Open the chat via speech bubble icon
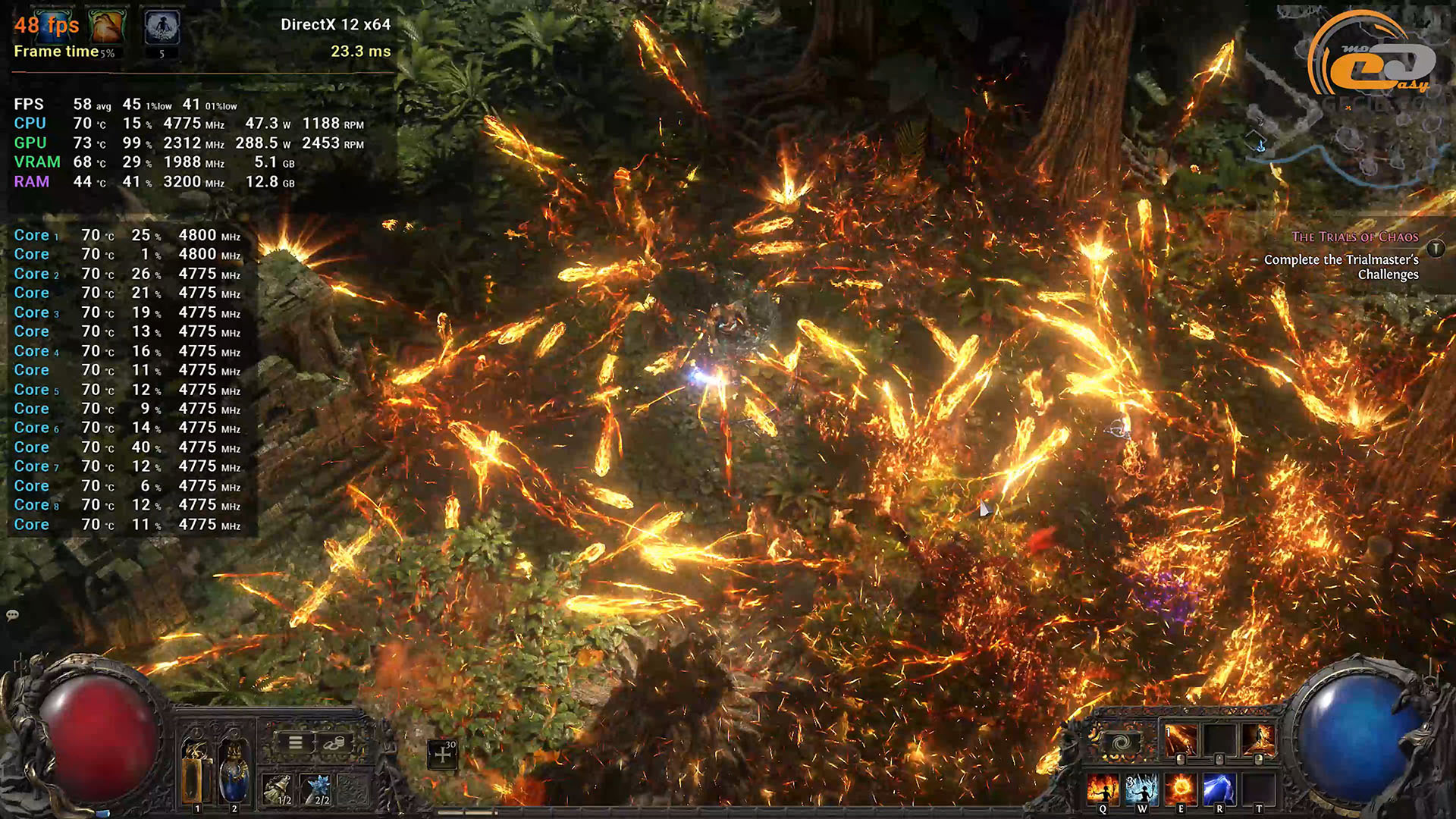 click(x=12, y=615)
